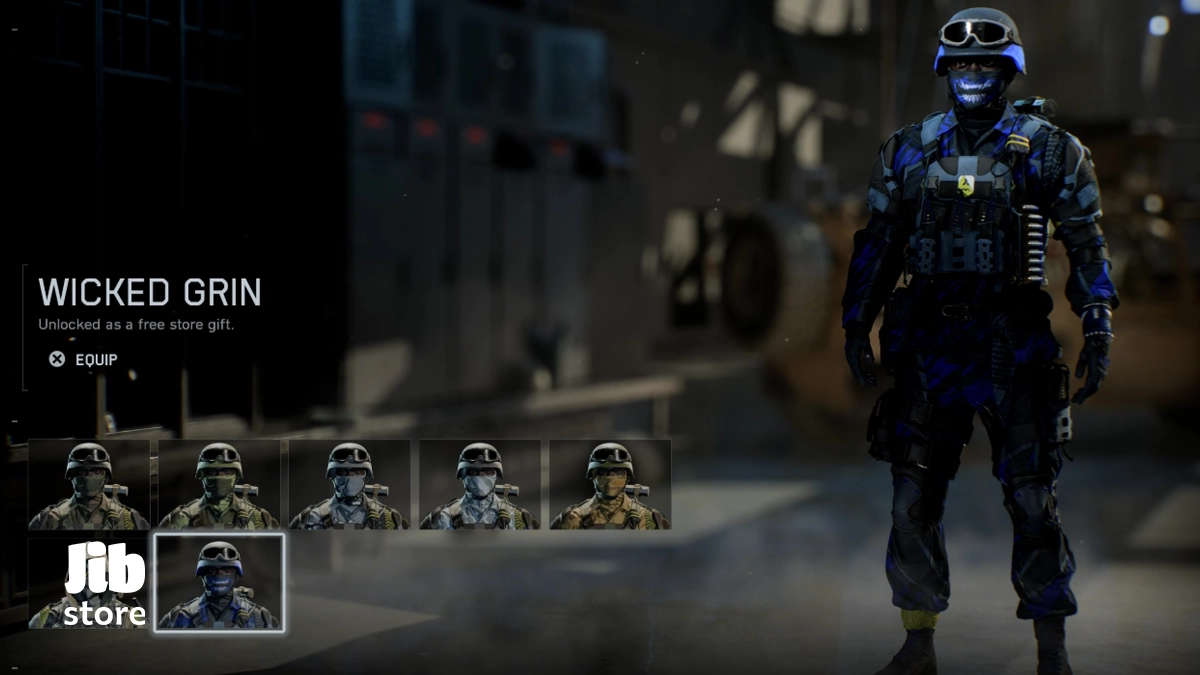Select the tan desert camo skin thumbnail

(610, 485)
